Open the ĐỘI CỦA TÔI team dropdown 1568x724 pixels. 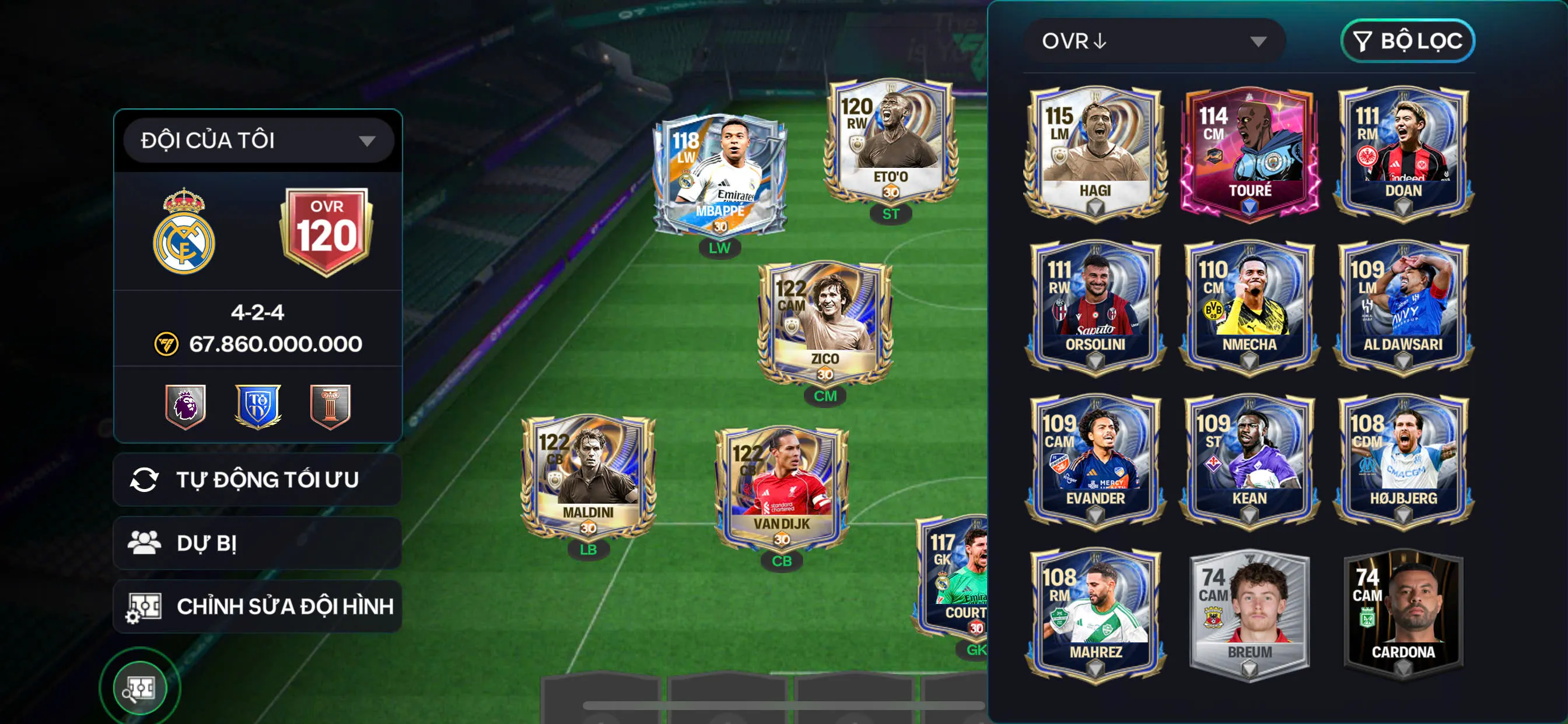[258, 140]
